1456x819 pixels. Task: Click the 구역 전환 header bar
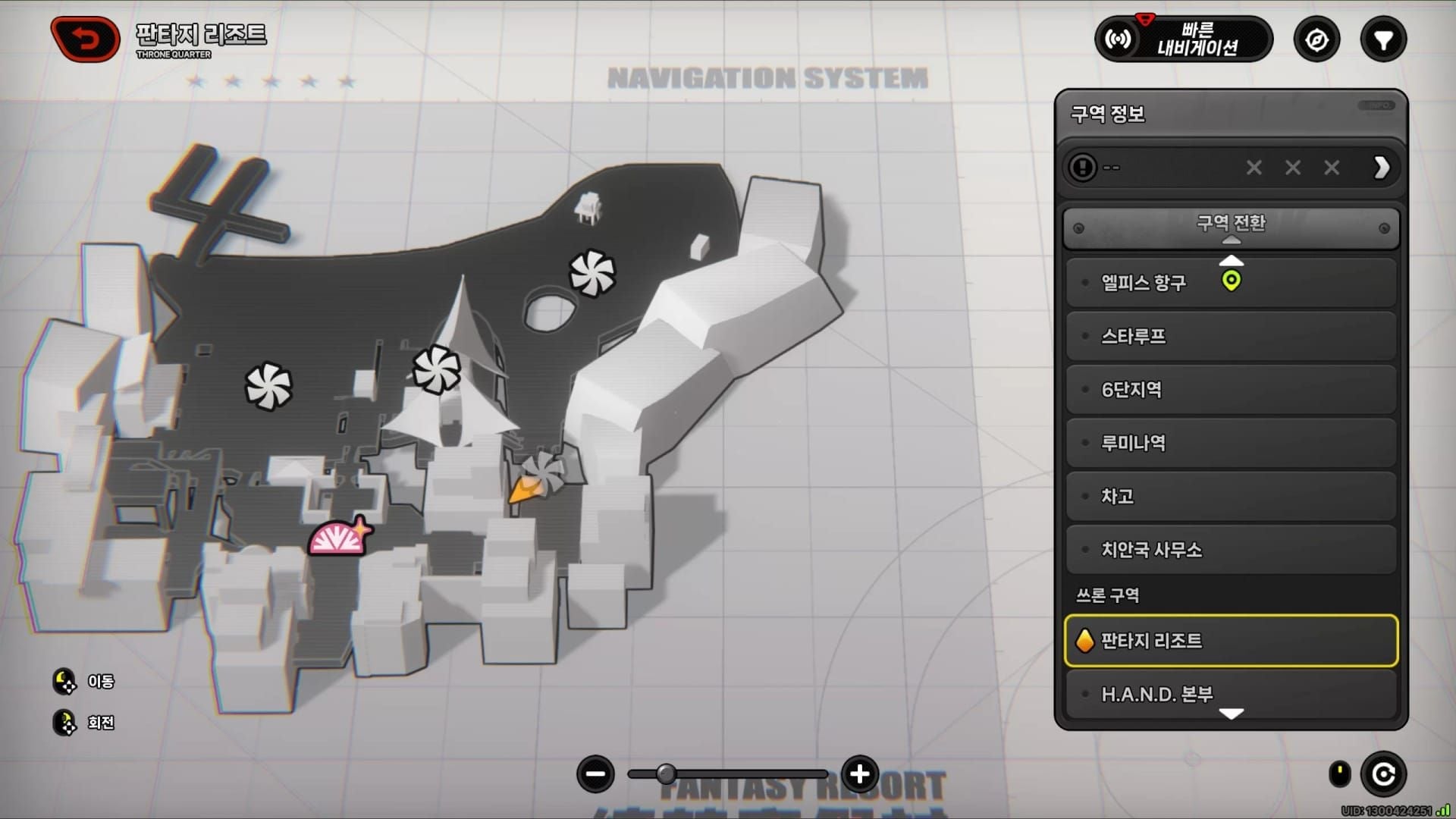(1230, 227)
